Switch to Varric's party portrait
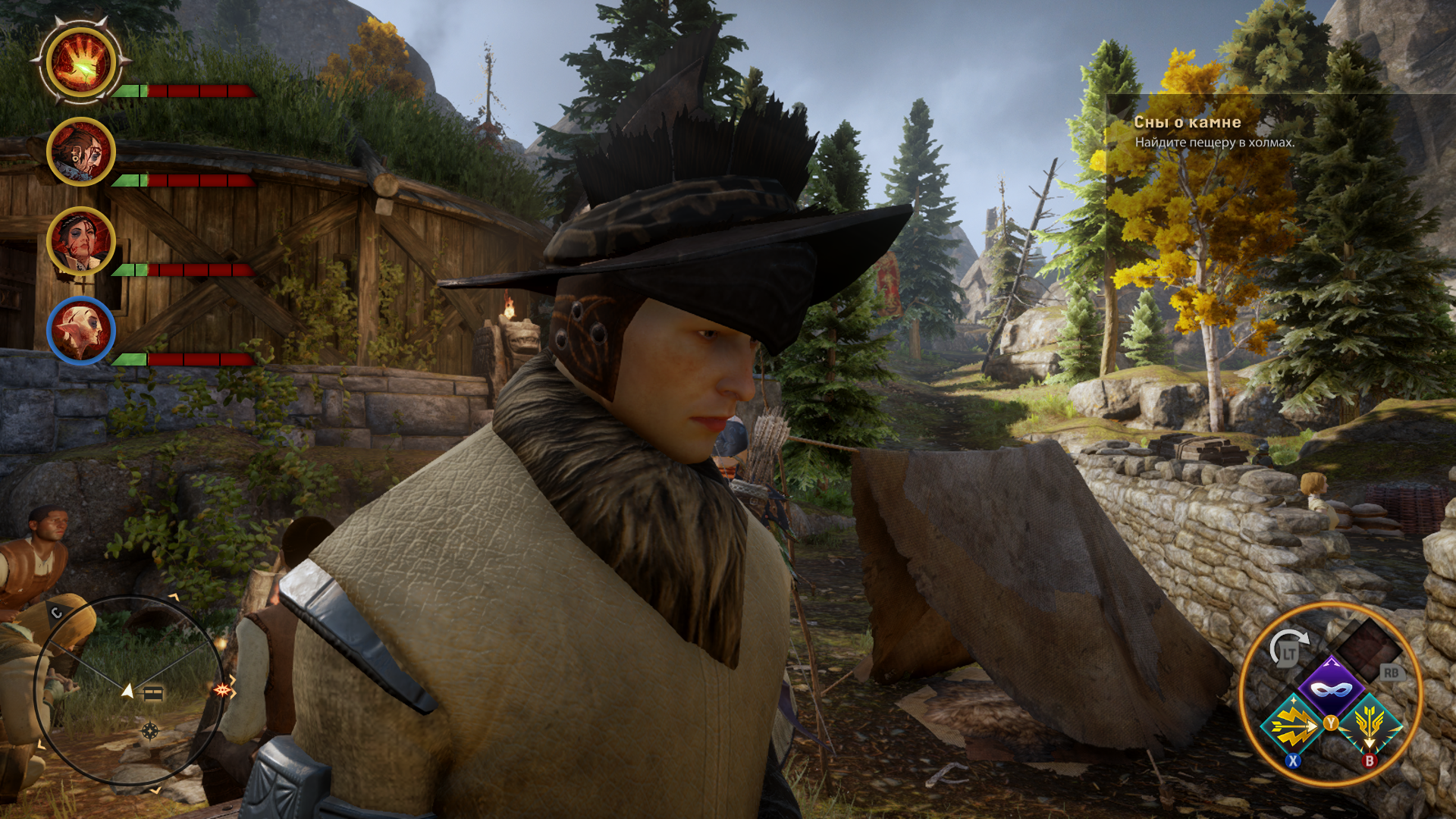Screen dimensions: 1456x819 pos(80,152)
